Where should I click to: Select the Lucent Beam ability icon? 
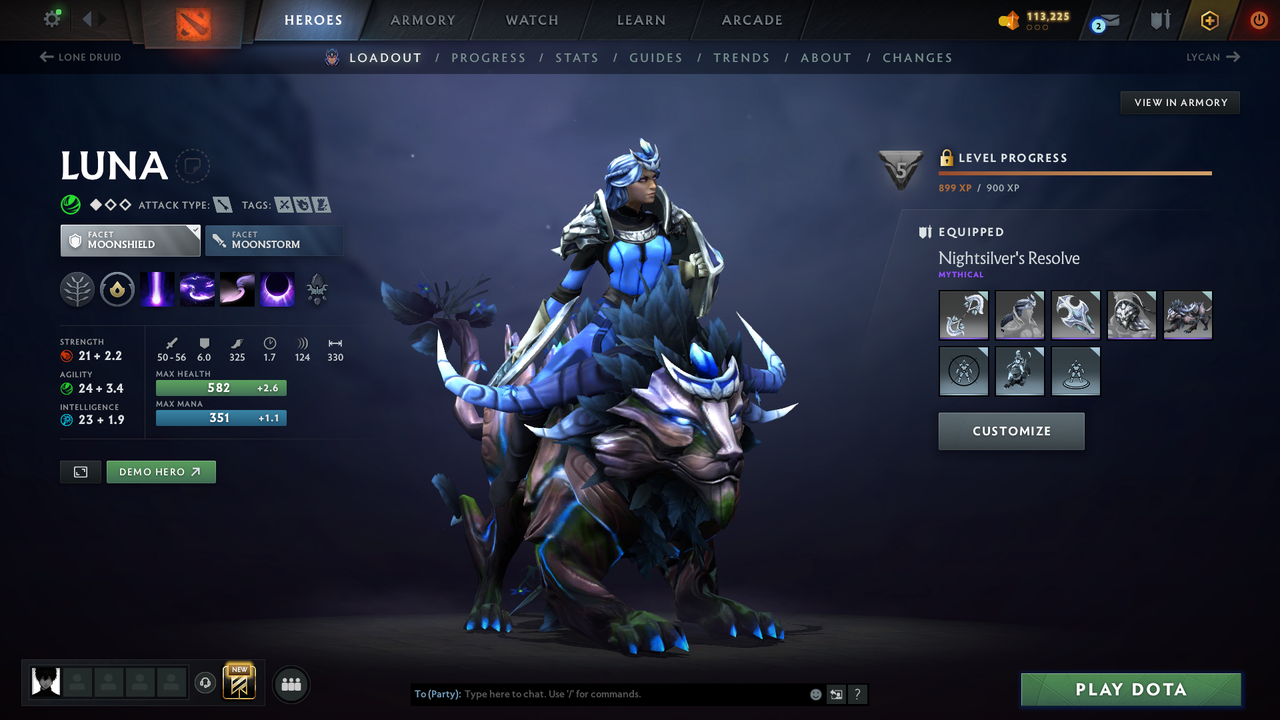coord(157,289)
